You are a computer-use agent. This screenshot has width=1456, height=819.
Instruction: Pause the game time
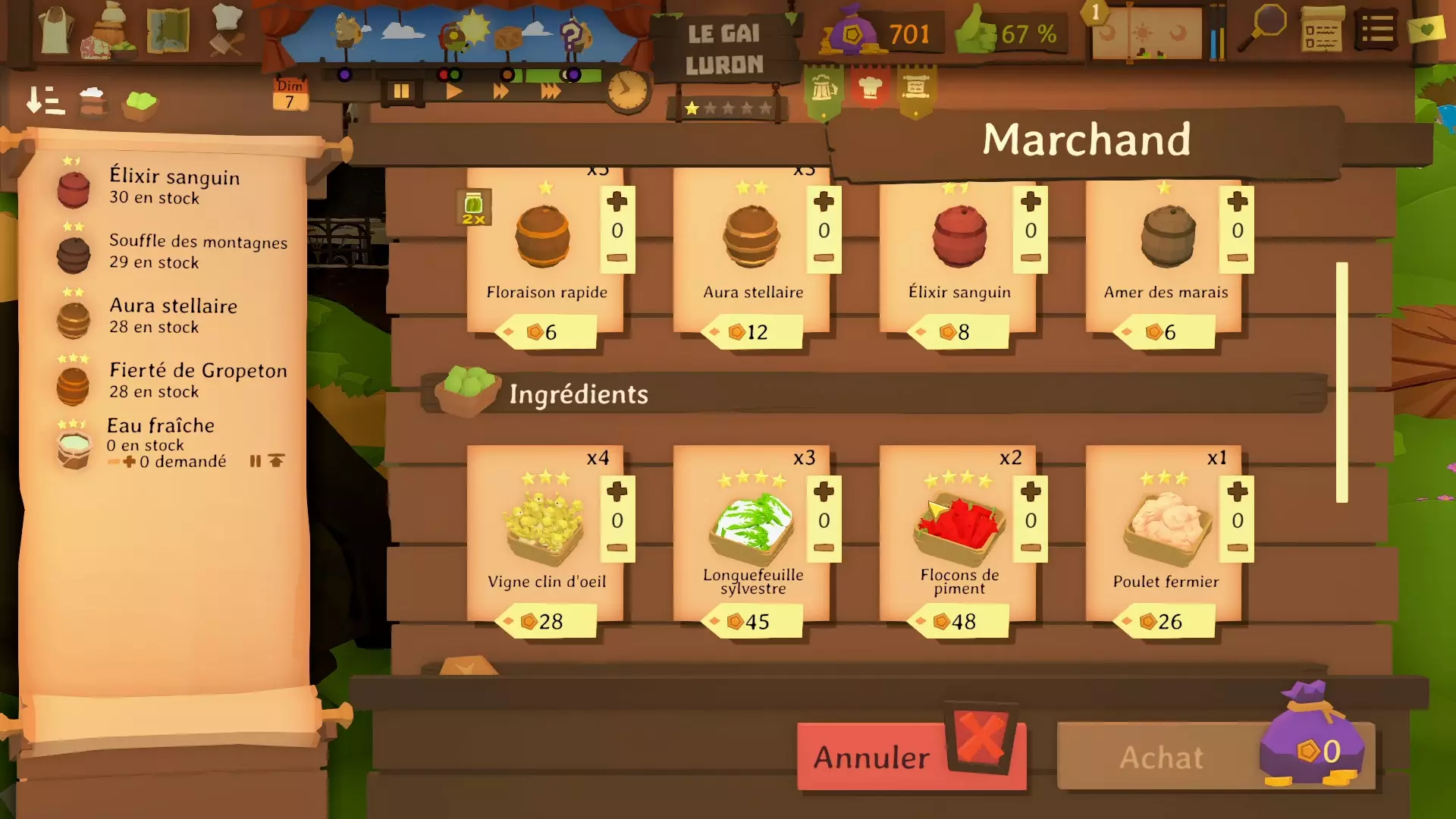(401, 92)
